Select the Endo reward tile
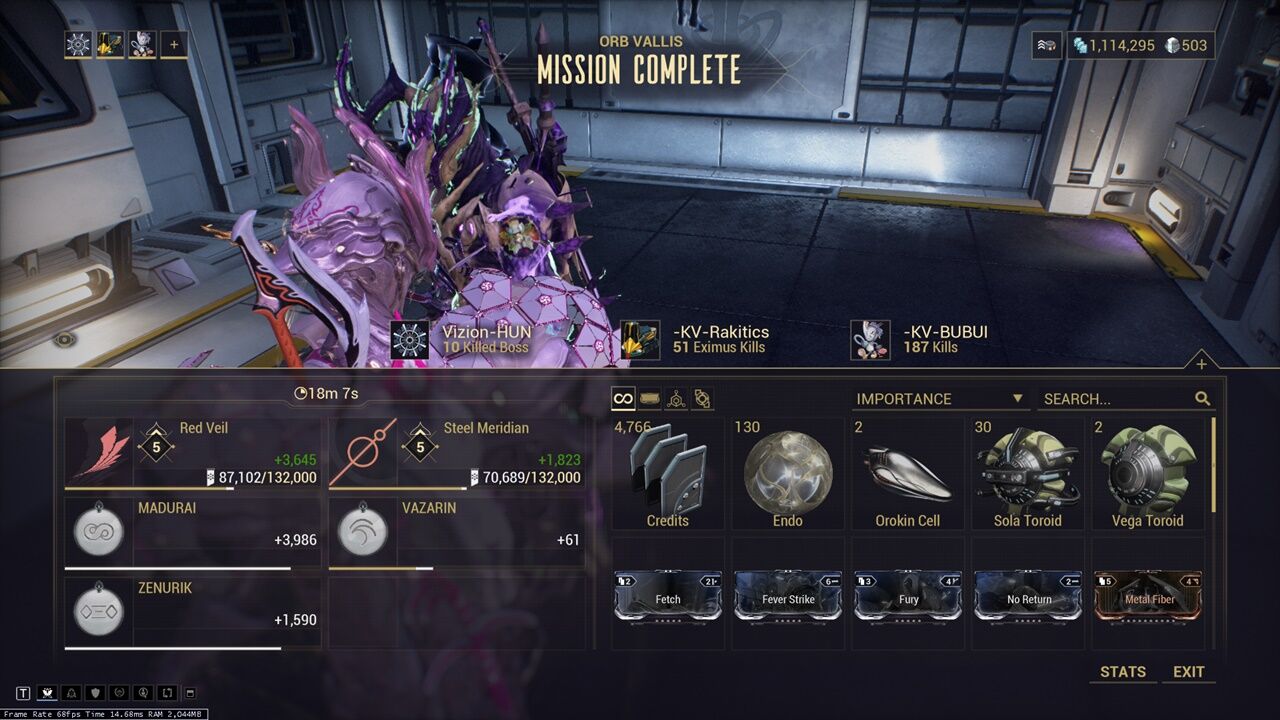The width and height of the screenshot is (1280, 720). tap(788, 474)
